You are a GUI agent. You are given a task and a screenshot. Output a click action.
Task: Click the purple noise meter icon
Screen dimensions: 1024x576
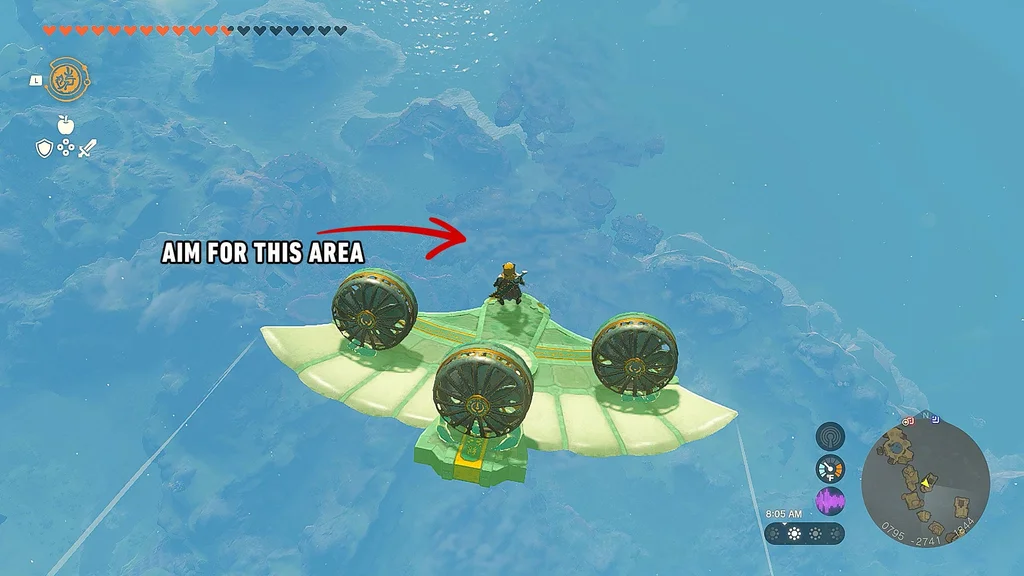pyautogui.click(x=830, y=500)
